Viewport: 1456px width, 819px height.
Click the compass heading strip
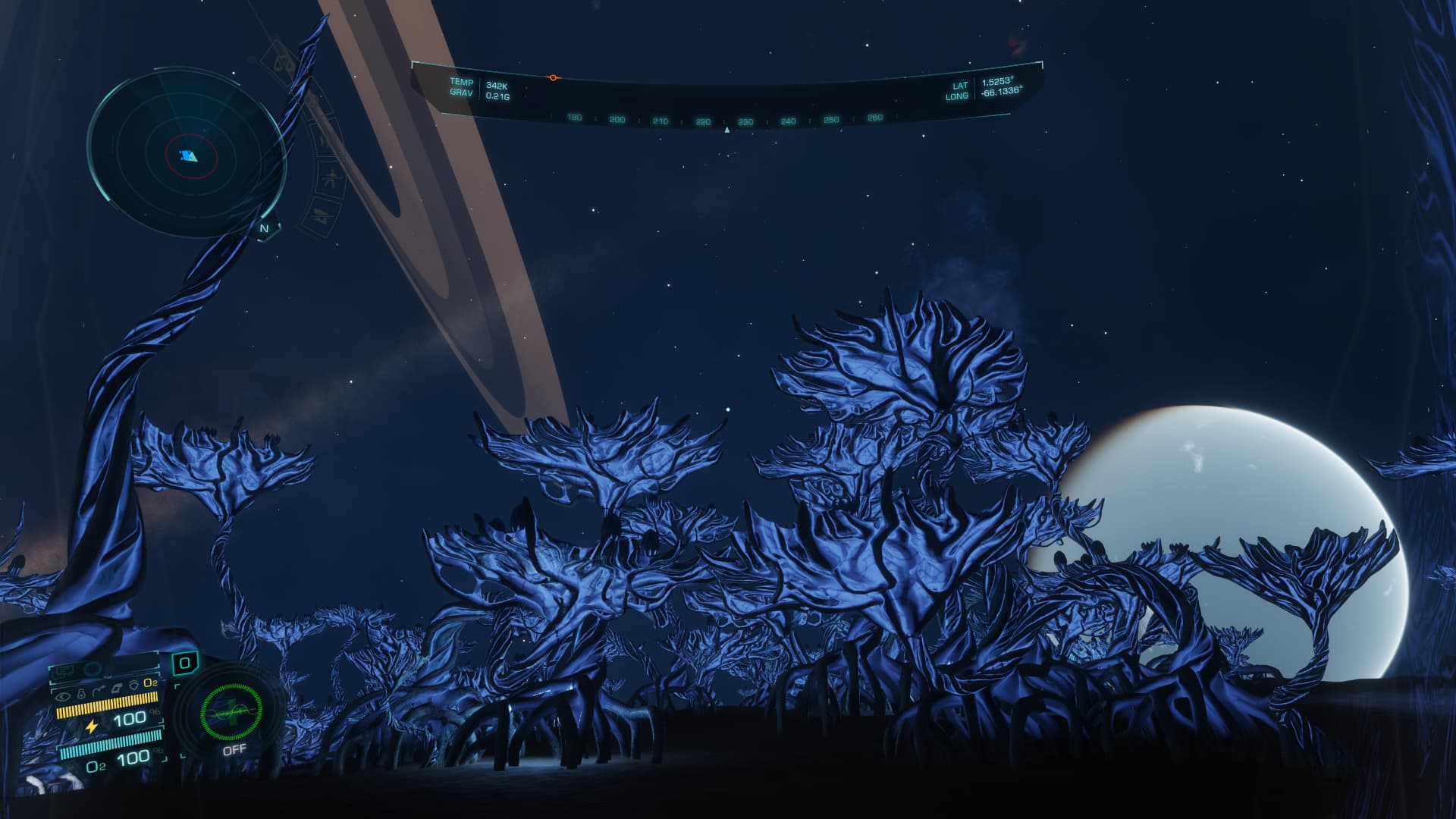tap(725, 120)
